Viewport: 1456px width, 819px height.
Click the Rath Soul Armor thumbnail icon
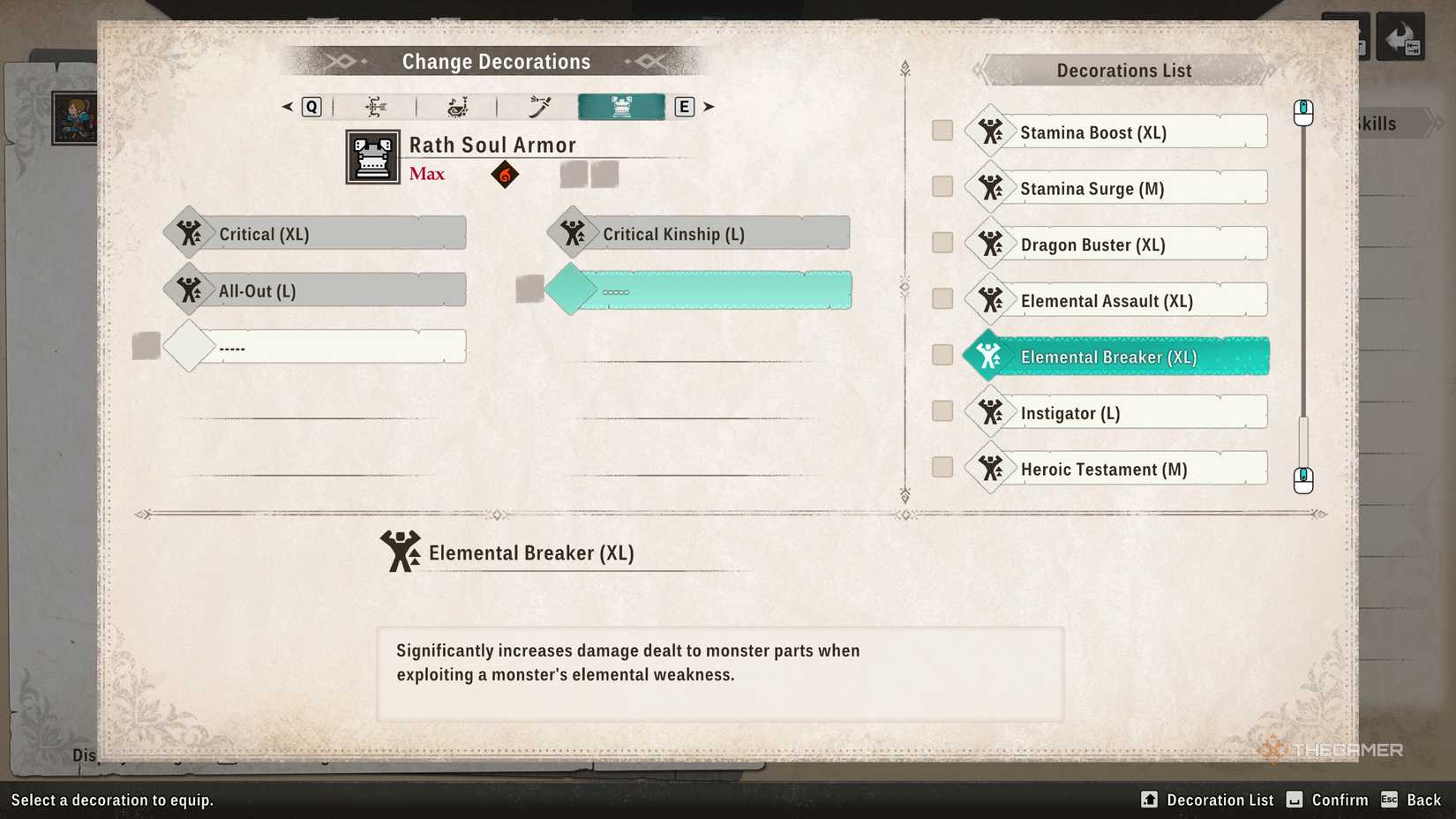372,157
